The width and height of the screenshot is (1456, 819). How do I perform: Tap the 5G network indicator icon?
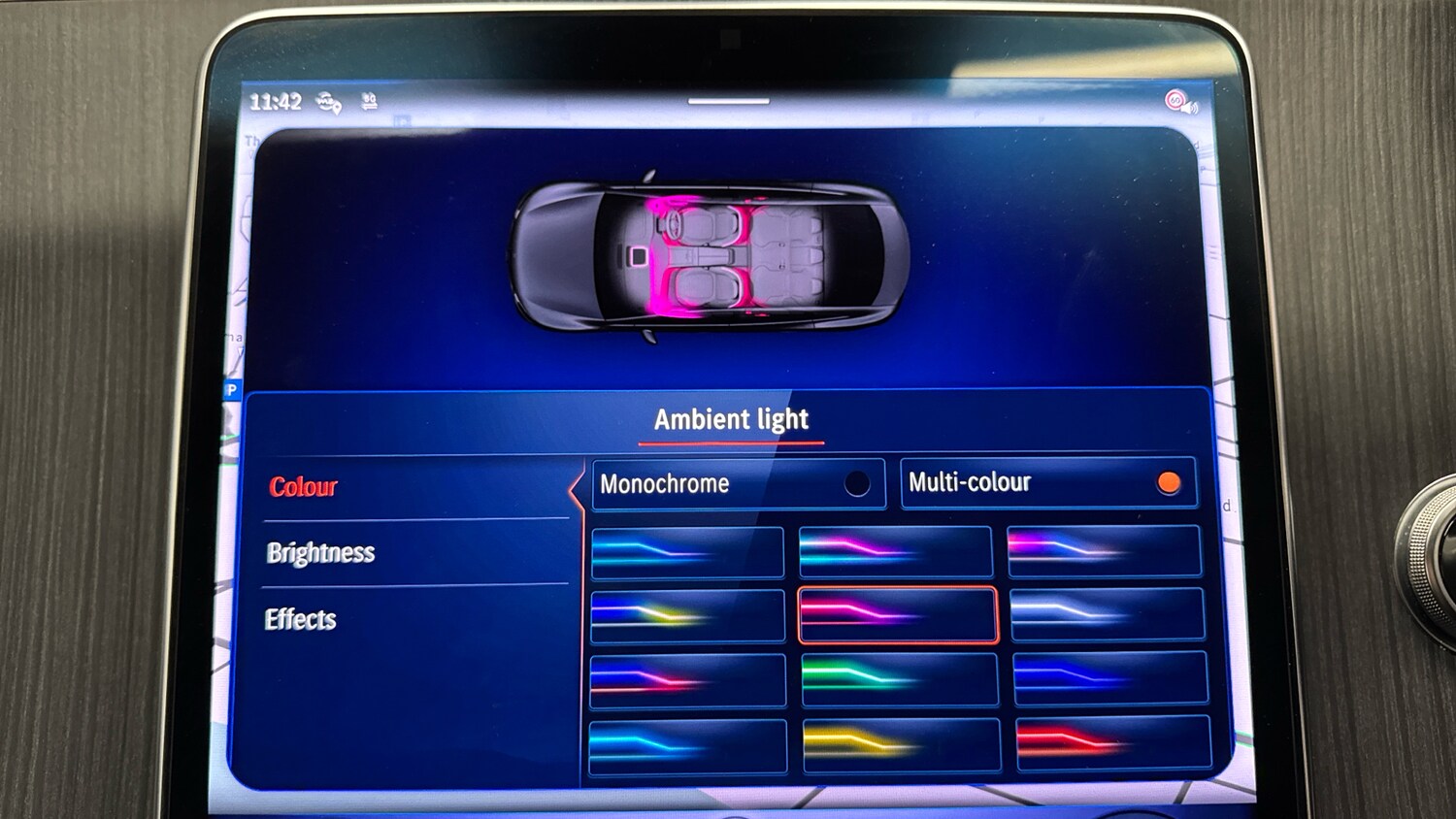(370, 101)
